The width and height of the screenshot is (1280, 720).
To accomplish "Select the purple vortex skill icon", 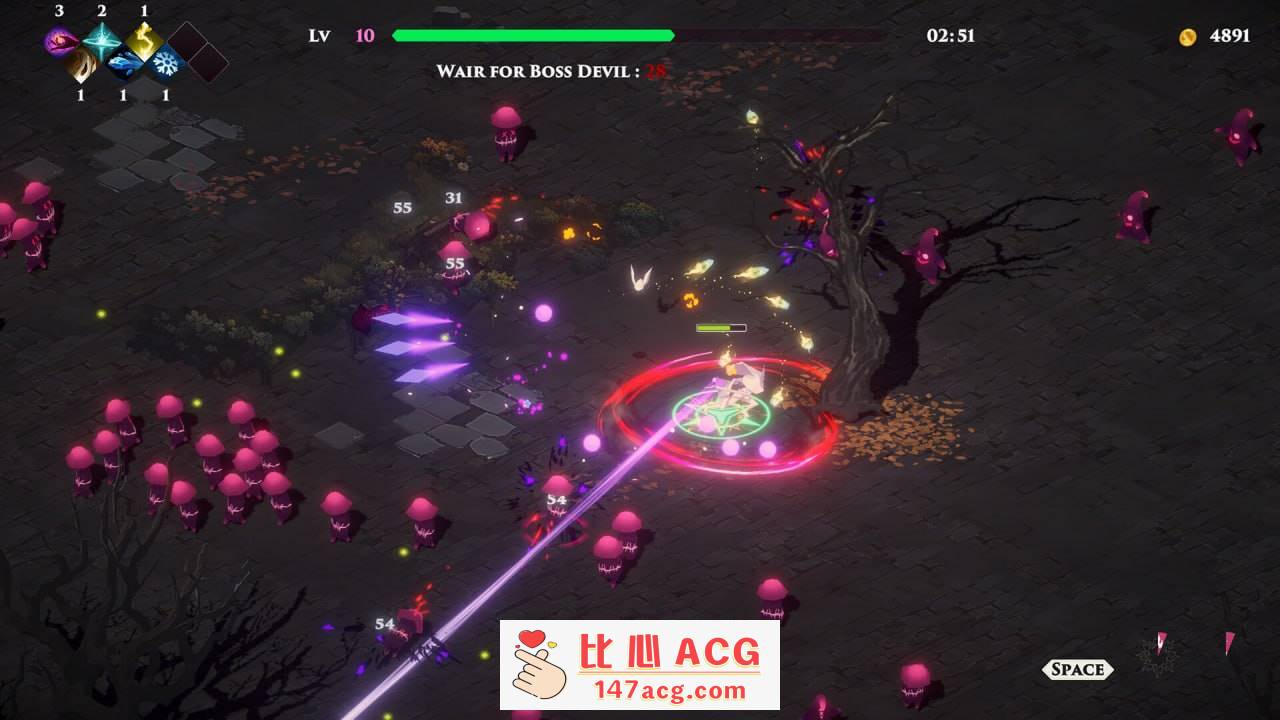I will point(58,38).
